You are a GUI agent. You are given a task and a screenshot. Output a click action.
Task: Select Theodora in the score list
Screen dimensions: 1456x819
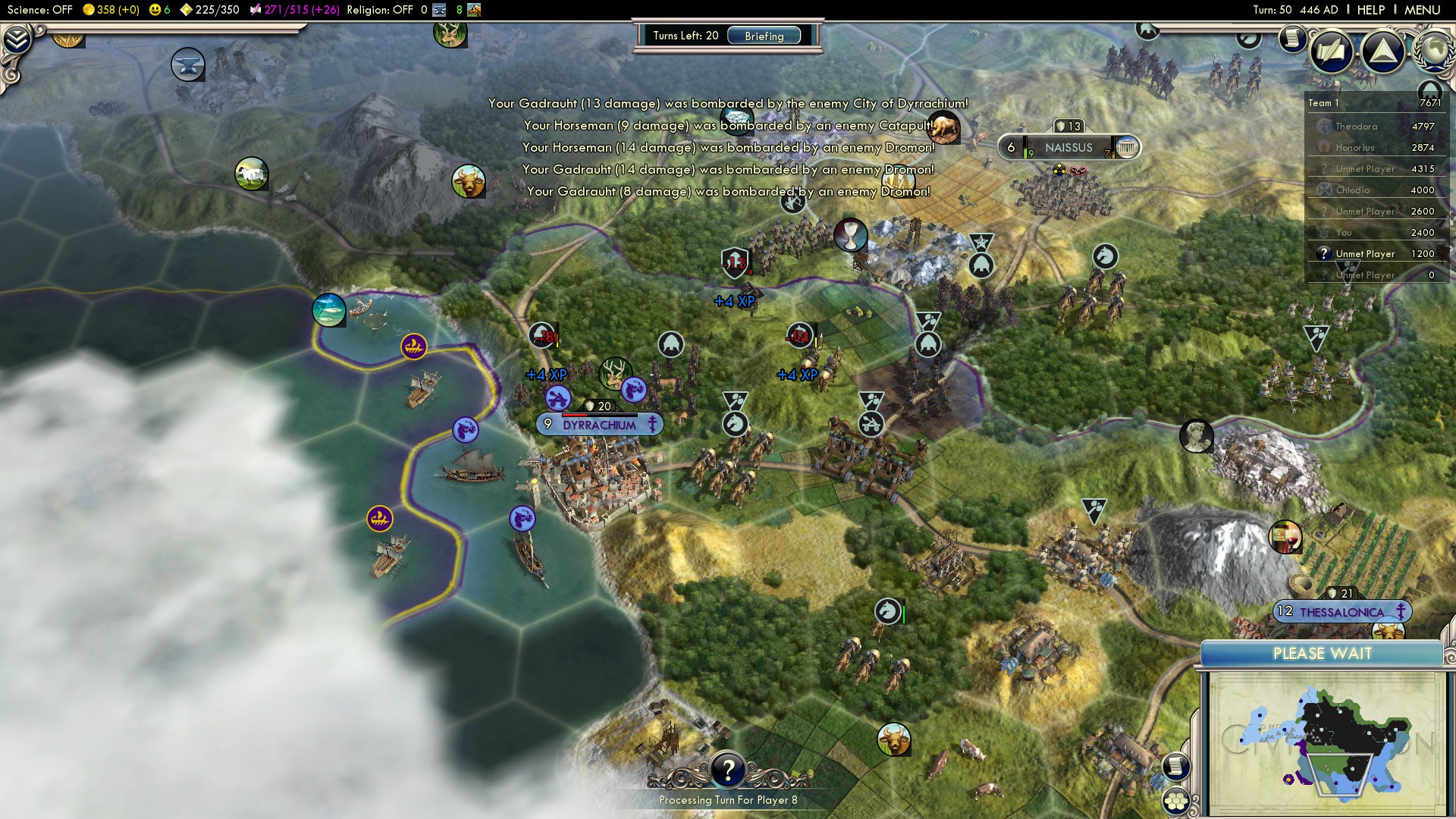(1356, 127)
